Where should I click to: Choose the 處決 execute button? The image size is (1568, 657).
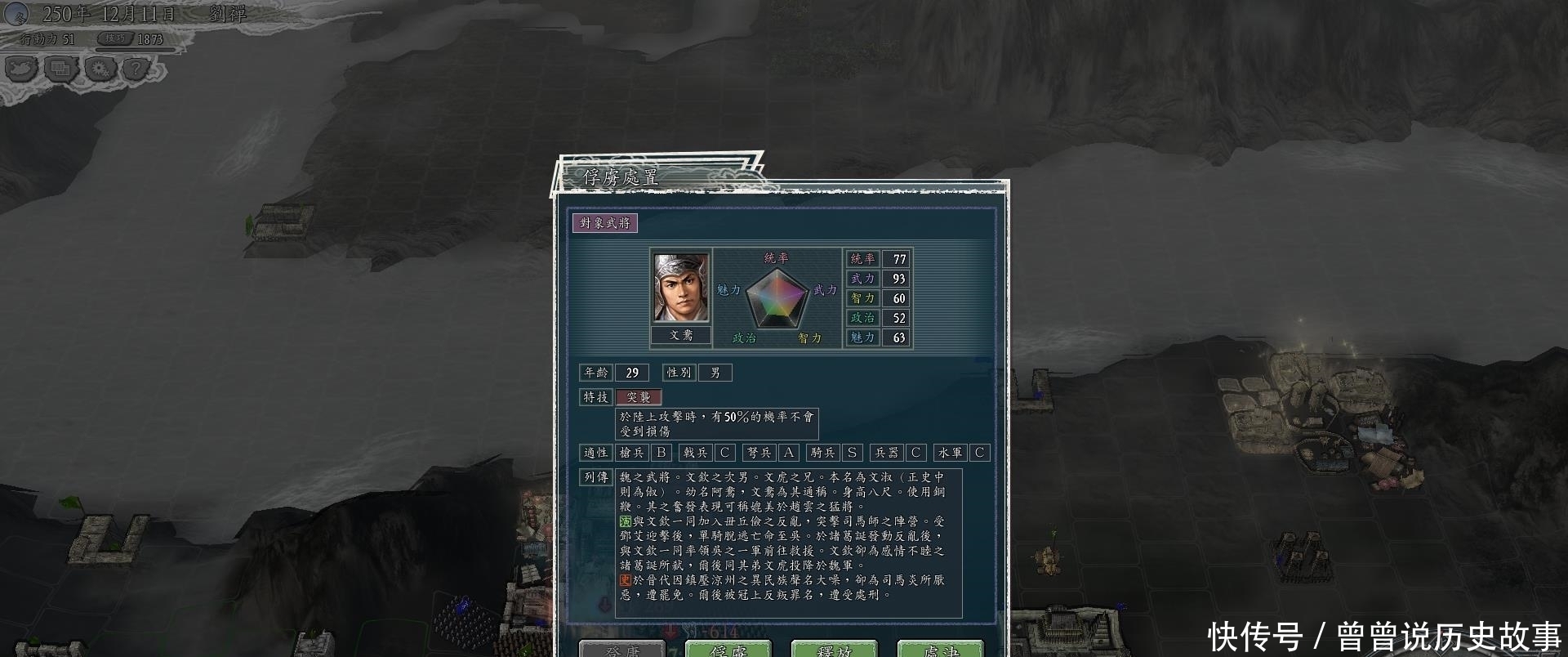point(940,649)
